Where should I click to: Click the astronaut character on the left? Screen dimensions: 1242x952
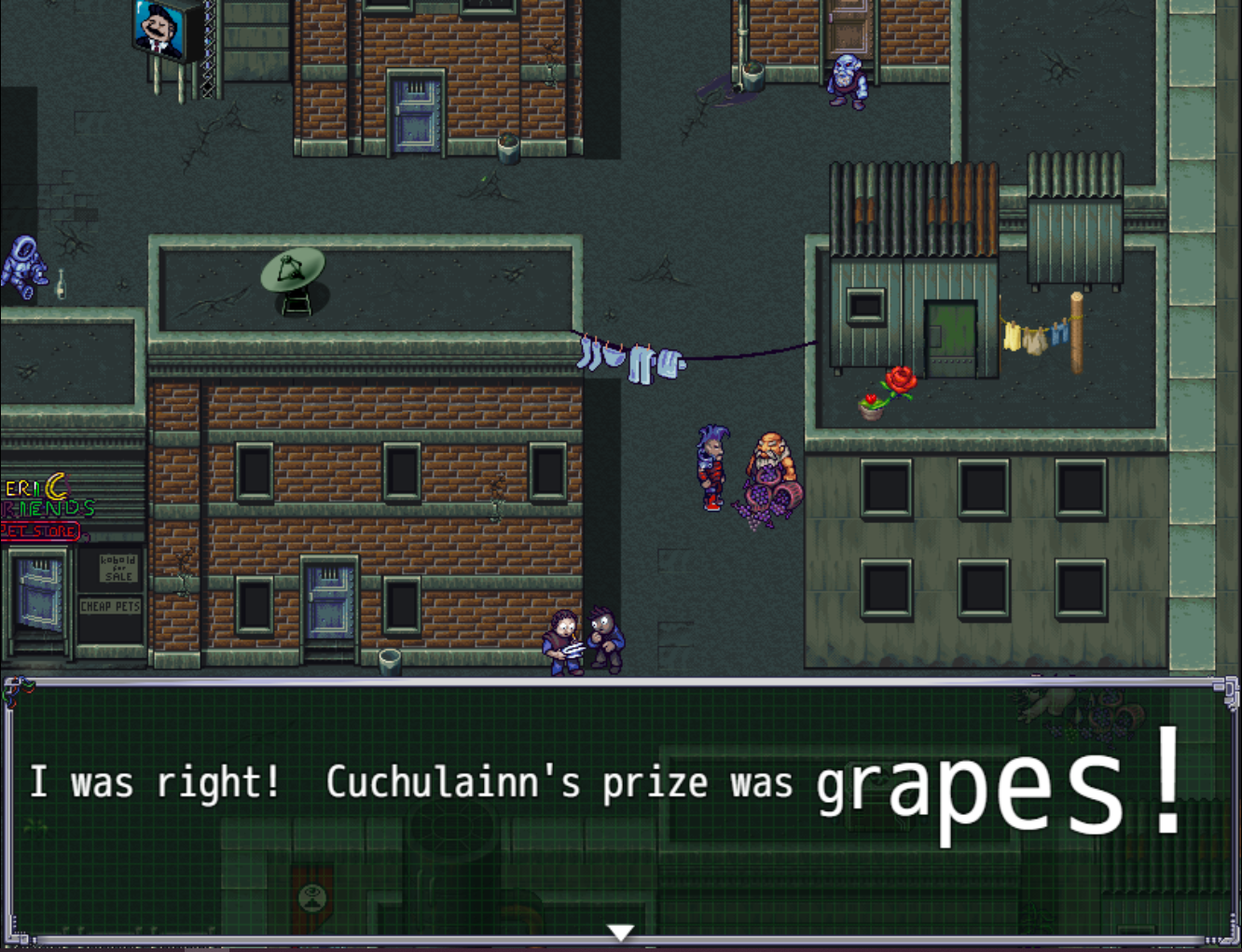tap(24, 261)
